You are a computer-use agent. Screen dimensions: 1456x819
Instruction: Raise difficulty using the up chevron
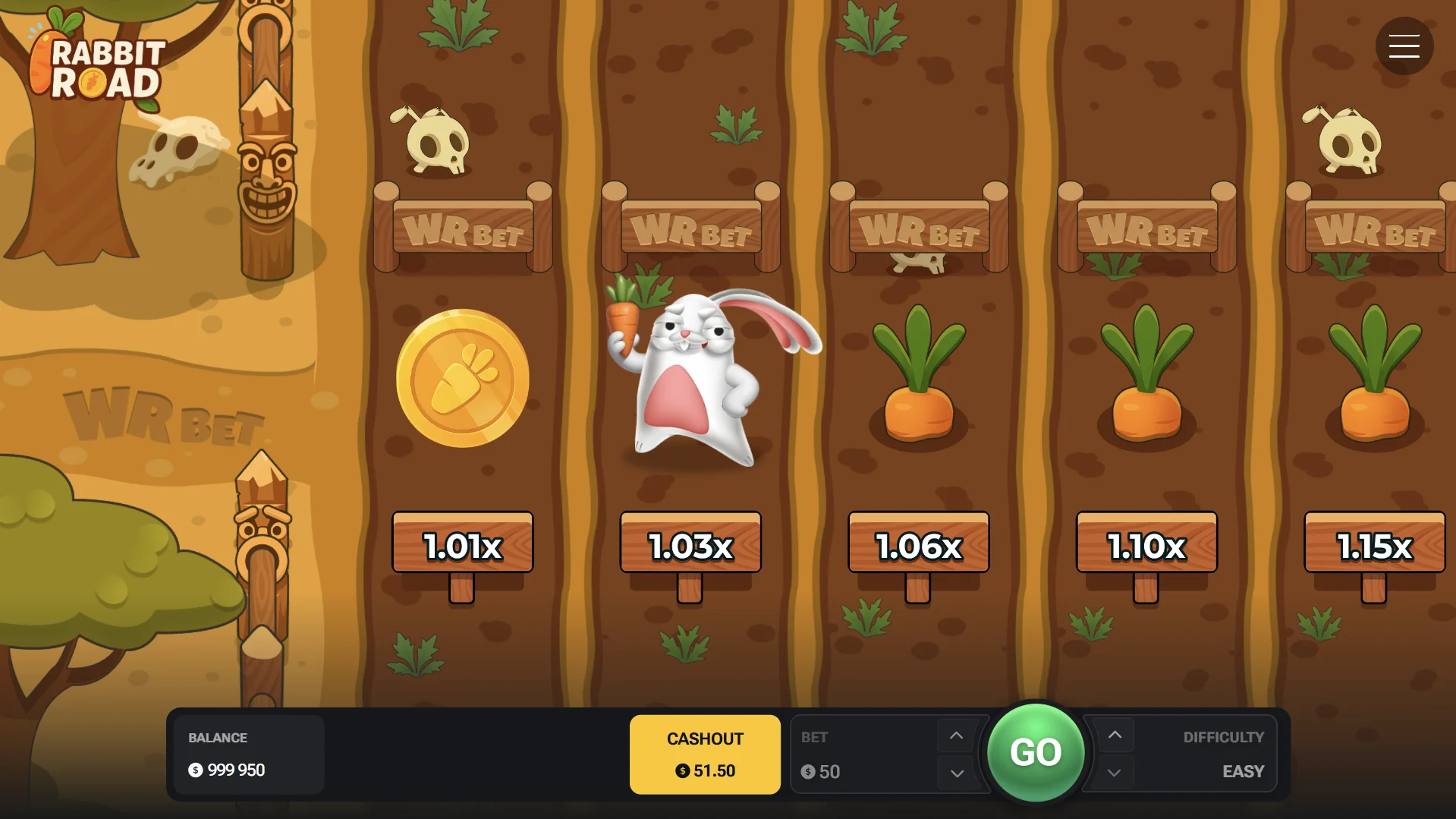[x=1115, y=735]
